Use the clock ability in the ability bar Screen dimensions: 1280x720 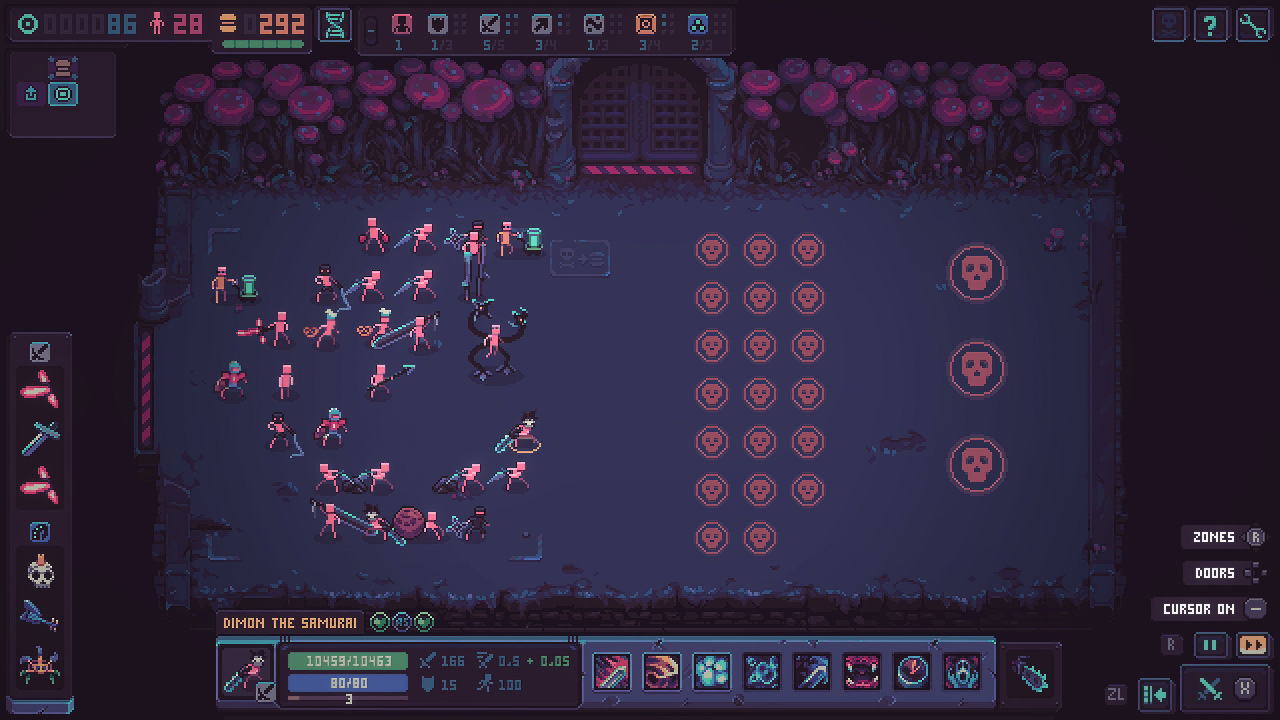[912, 671]
